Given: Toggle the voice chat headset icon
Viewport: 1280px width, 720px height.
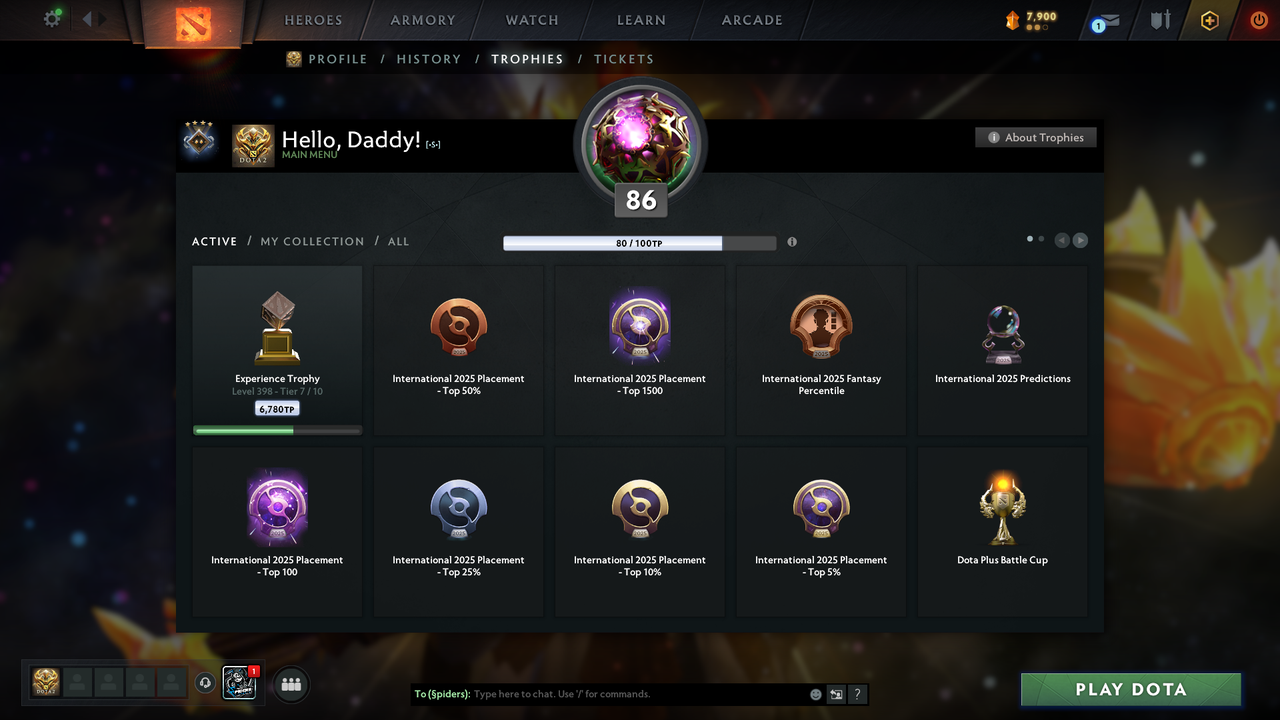Looking at the screenshot, I should click(207, 682).
